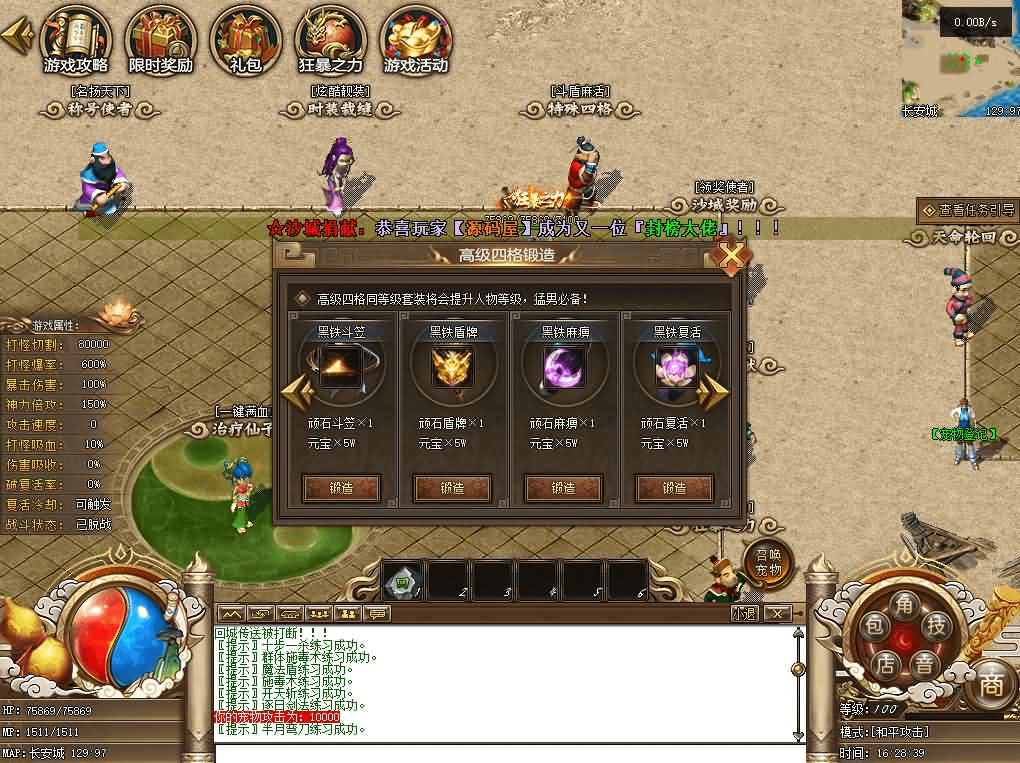Image resolution: width=1020 pixels, height=763 pixels.
Task: Open the bag with the 包 button
Action: [x=873, y=627]
